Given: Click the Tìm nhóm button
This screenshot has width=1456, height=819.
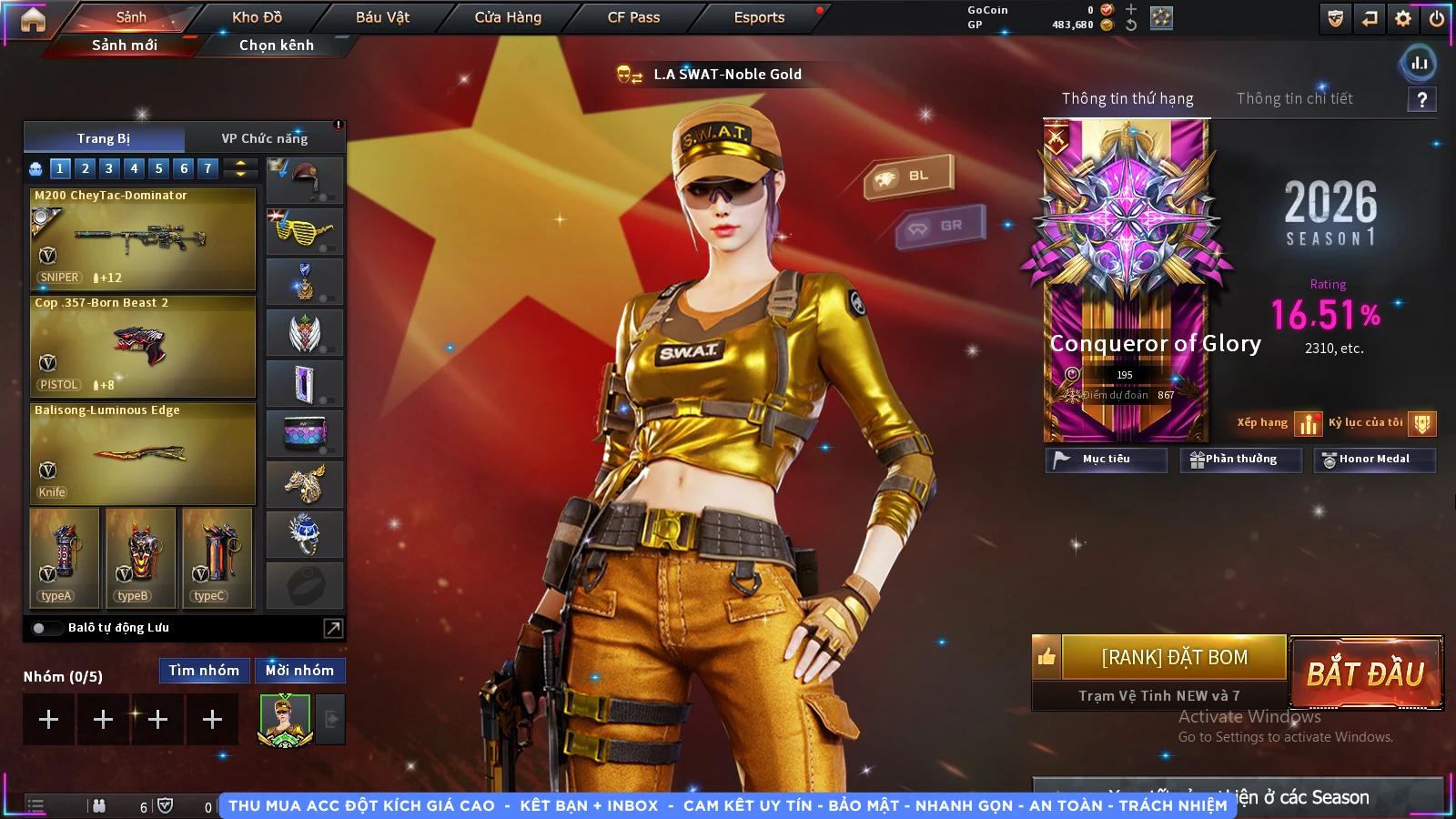Looking at the screenshot, I should coord(204,671).
